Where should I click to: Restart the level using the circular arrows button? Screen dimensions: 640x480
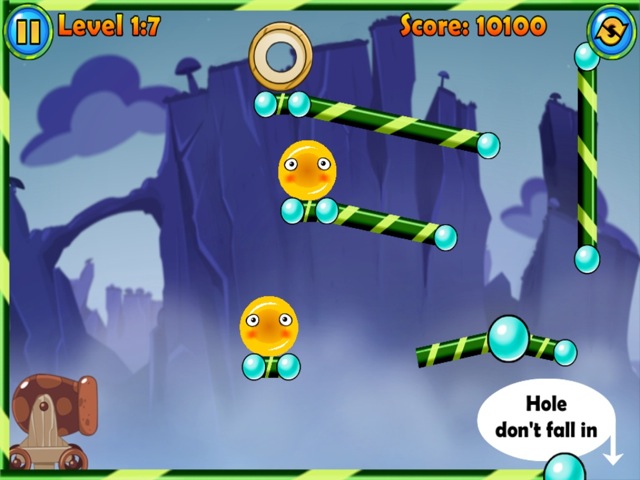tap(609, 27)
